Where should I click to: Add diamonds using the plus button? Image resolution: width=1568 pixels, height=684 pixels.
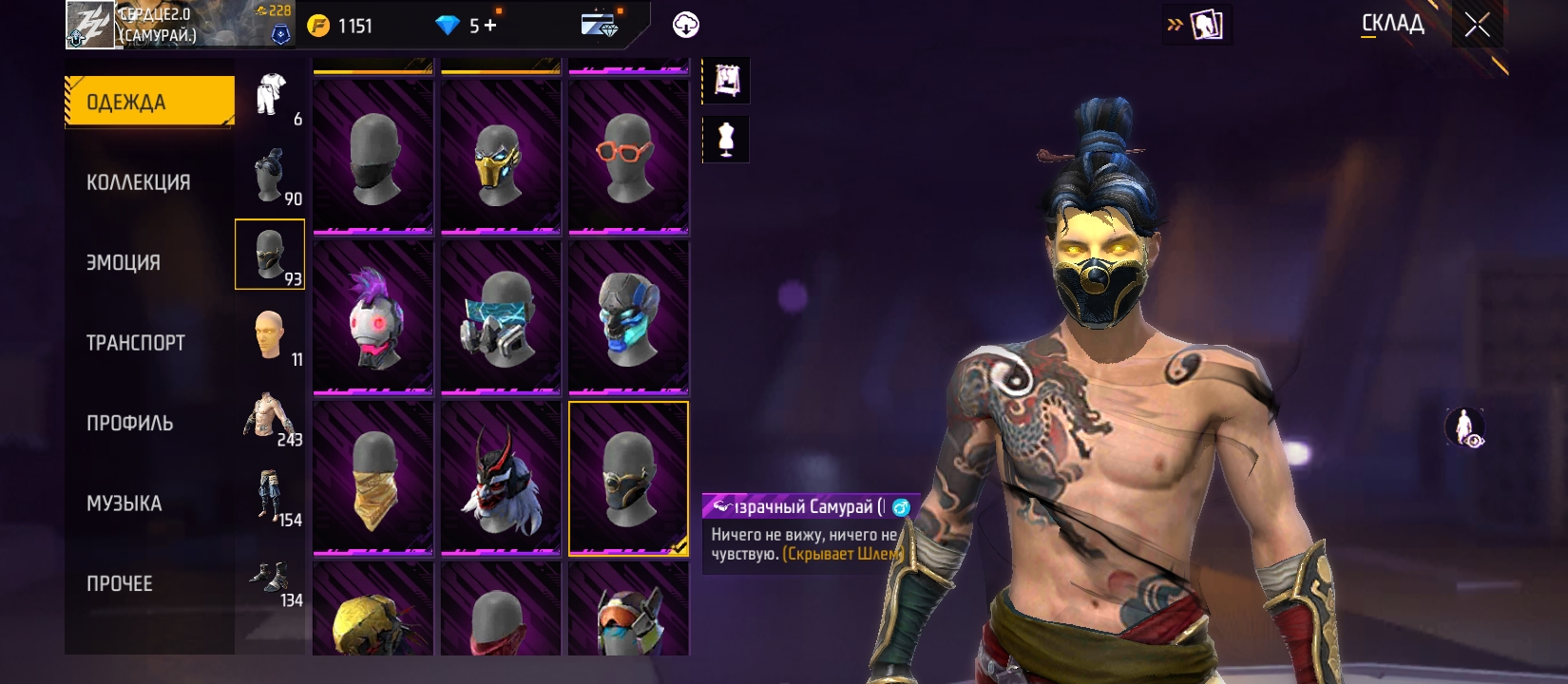(490, 26)
